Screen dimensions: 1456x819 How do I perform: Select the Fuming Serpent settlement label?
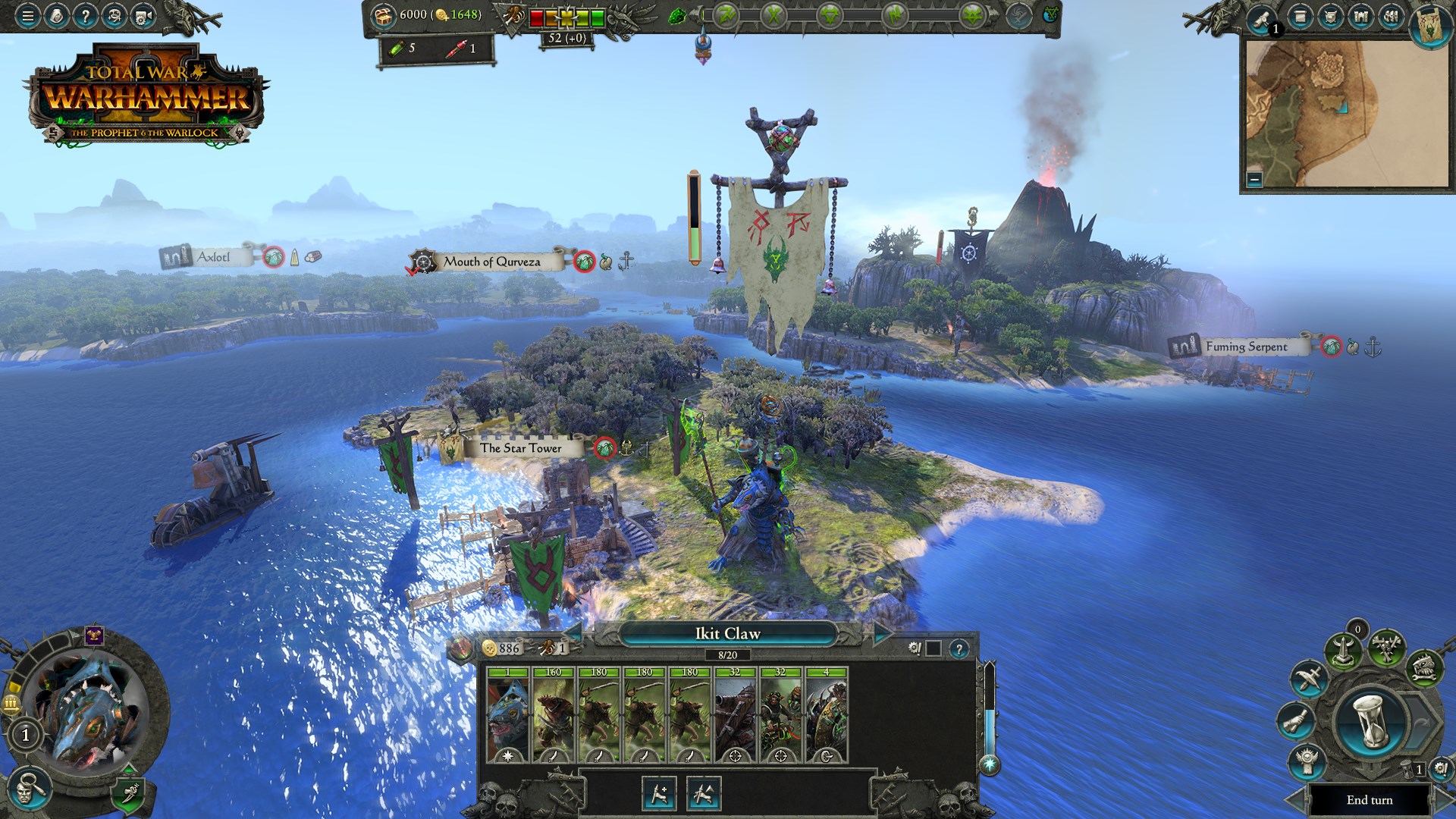click(x=1246, y=347)
